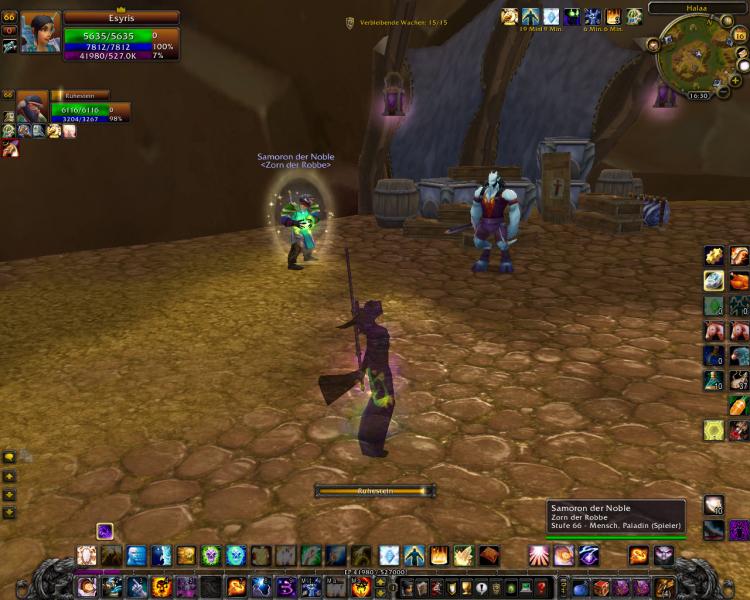Image resolution: width=750 pixels, height=600 pixels.
Task: Activate the purple swirl ability above the action bar
Action: tap(105, 531)
